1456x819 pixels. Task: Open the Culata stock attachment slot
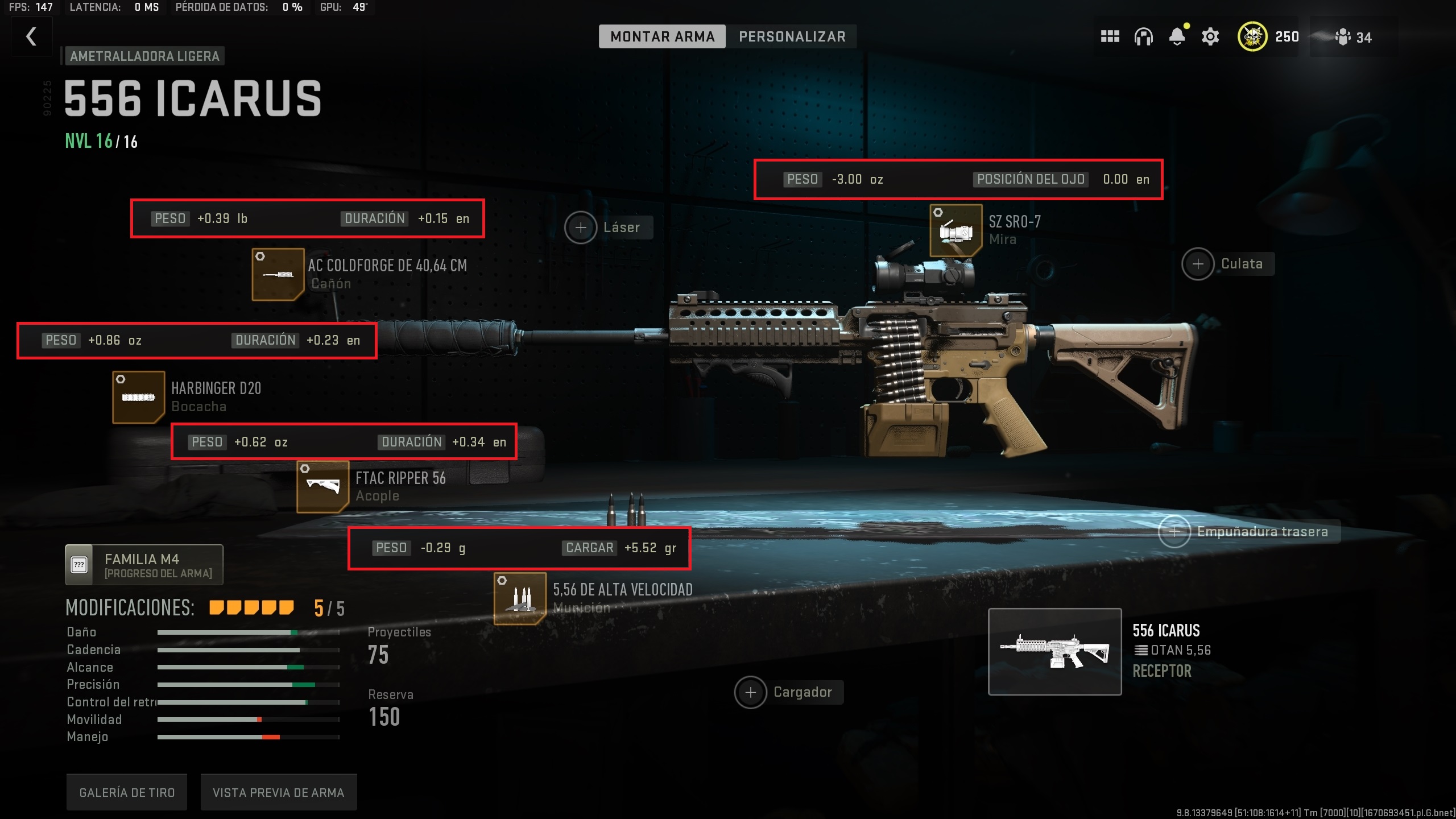[1198, 263]
